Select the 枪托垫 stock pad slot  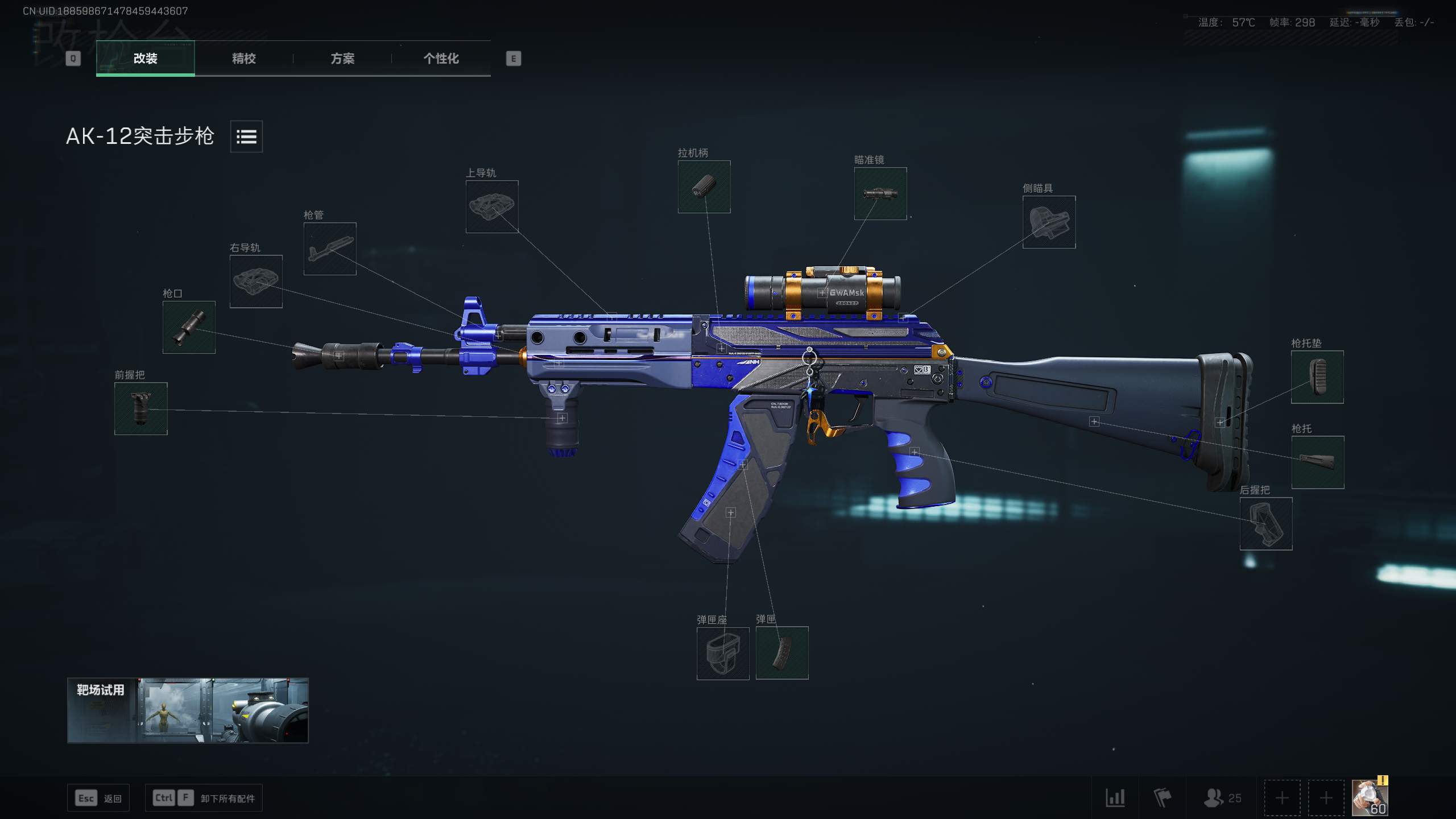coord(1317,377)
